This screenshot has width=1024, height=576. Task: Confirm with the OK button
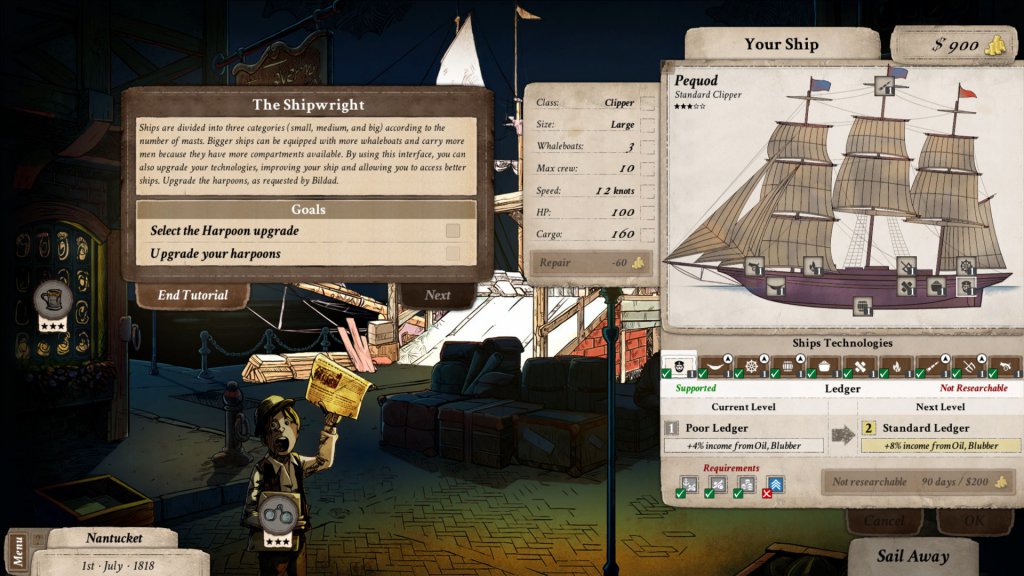(974, 521)
